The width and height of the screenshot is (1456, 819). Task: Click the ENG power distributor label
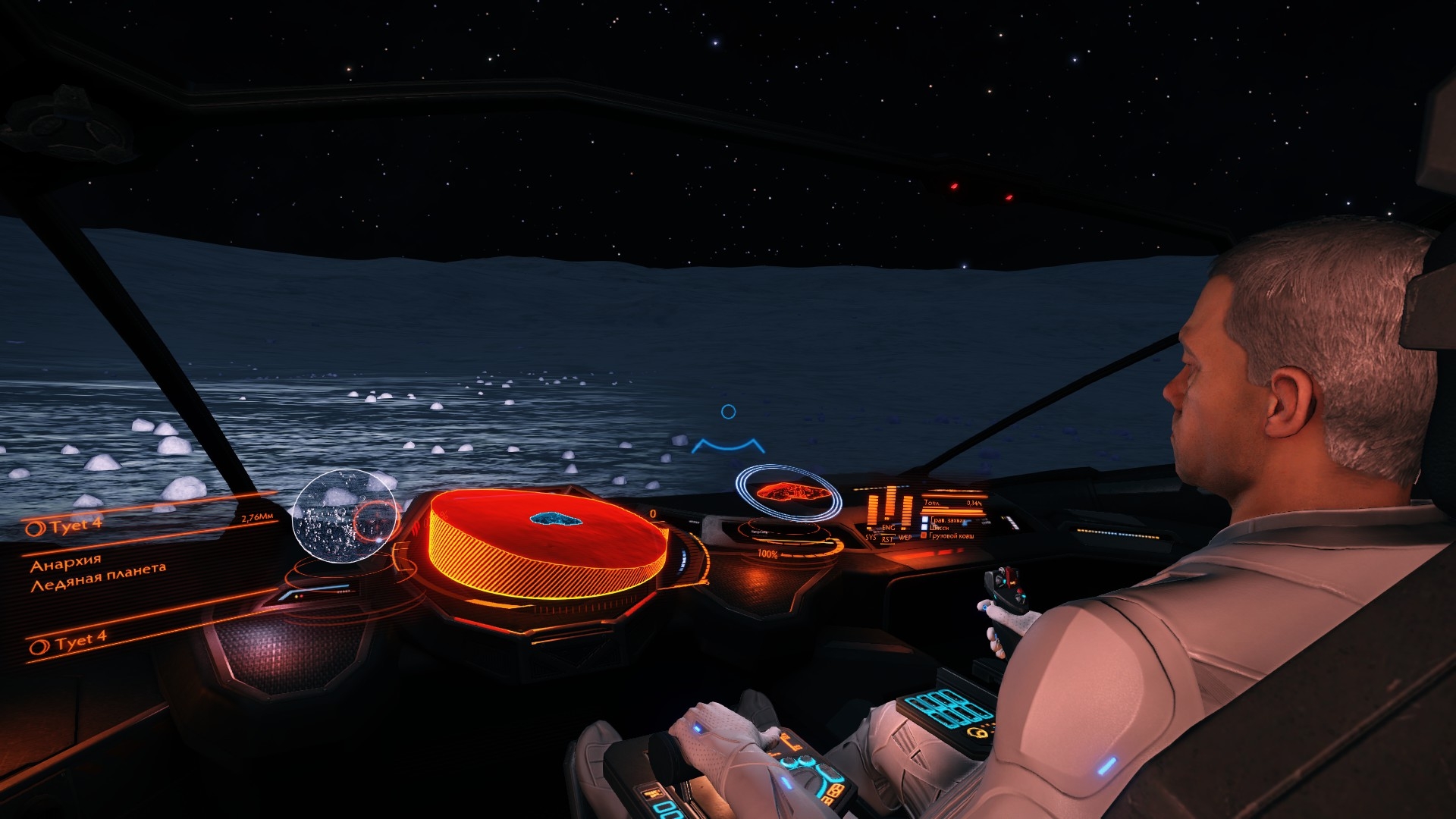point(888,527)
